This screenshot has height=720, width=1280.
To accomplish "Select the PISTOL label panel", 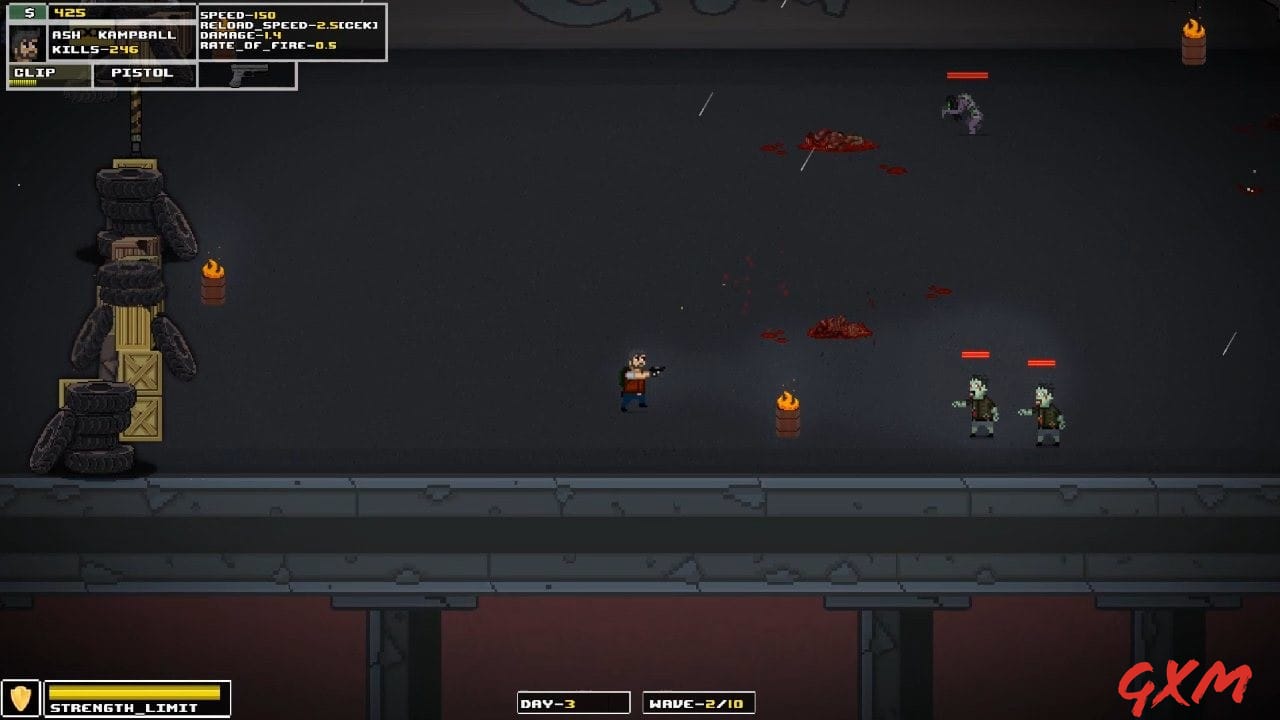I will (143, 72).
